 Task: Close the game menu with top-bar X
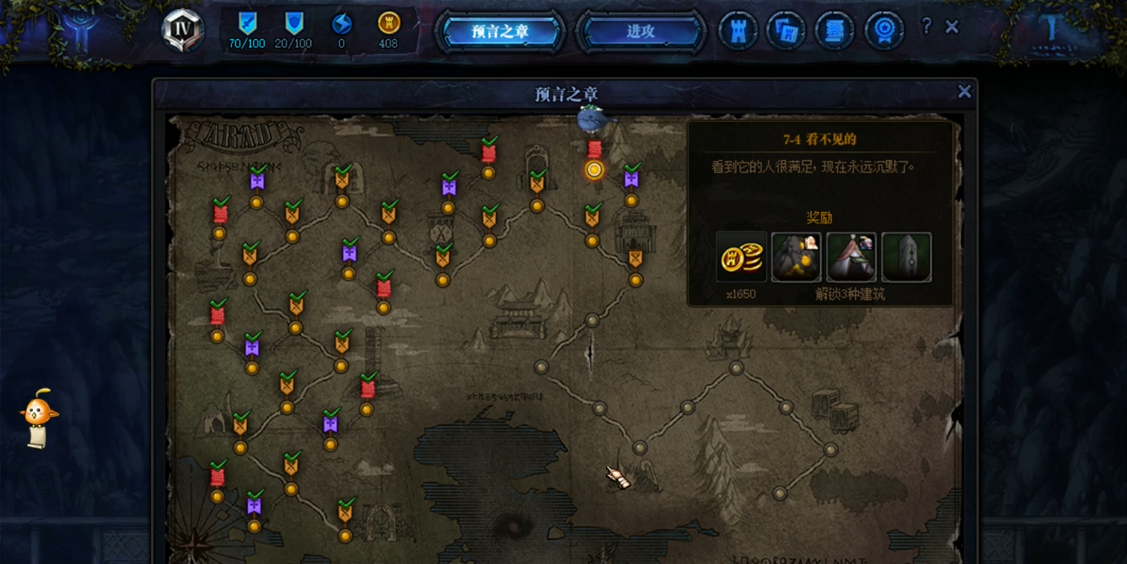pos(952,27)
